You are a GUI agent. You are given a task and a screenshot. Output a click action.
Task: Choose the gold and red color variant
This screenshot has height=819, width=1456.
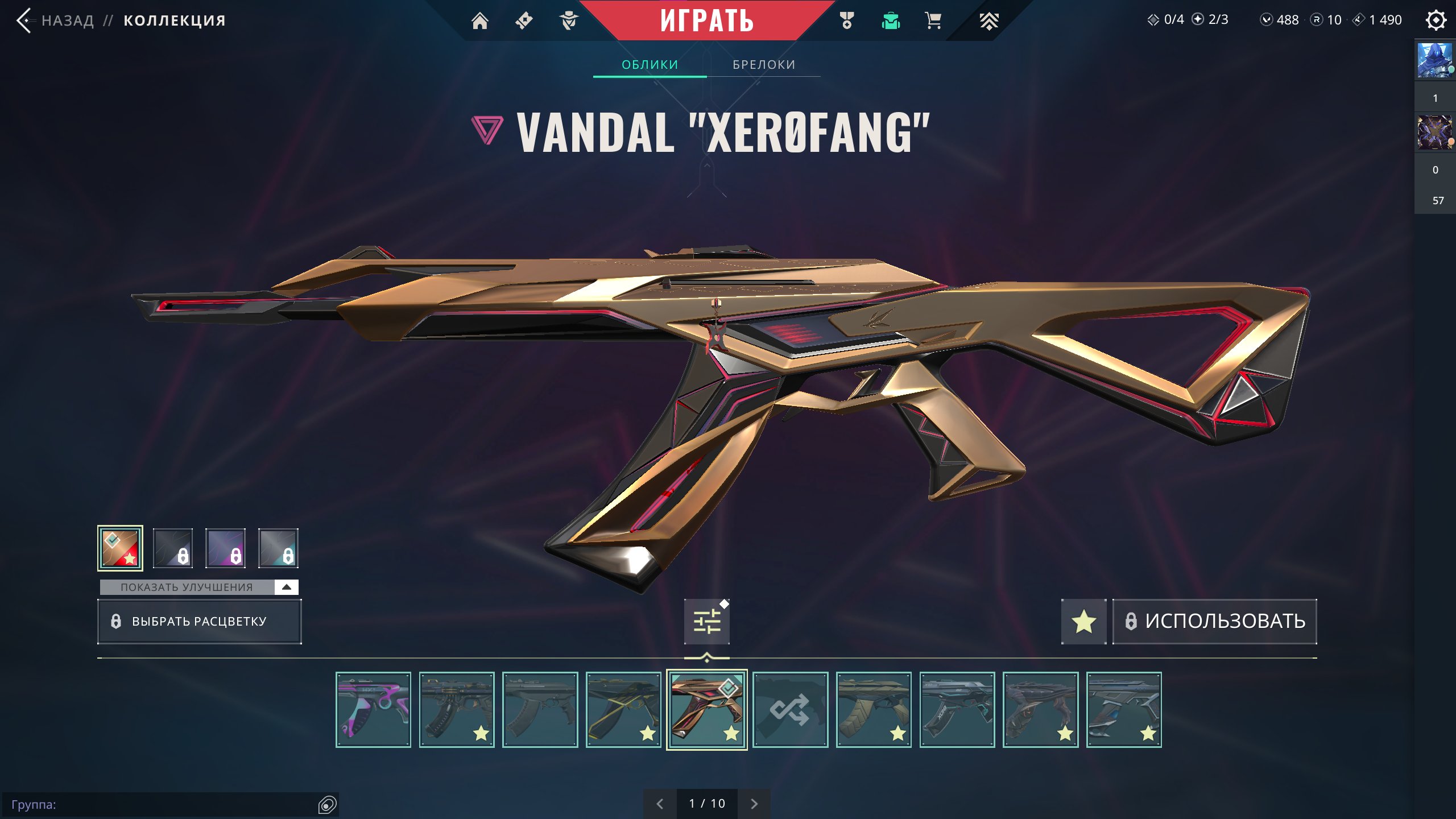tap(120, 548)
